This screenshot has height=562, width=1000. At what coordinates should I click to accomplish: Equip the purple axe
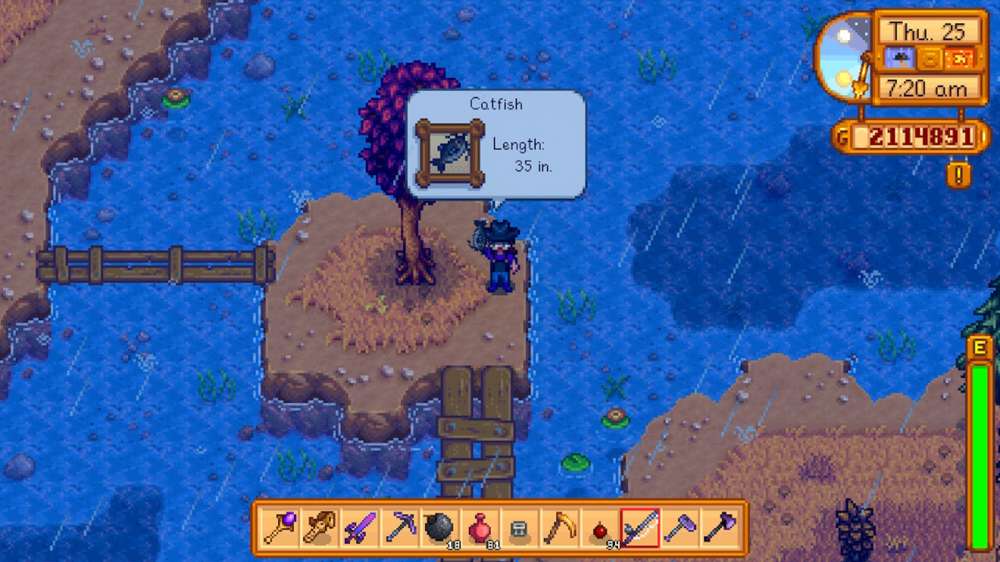click(x=719, y=527)
